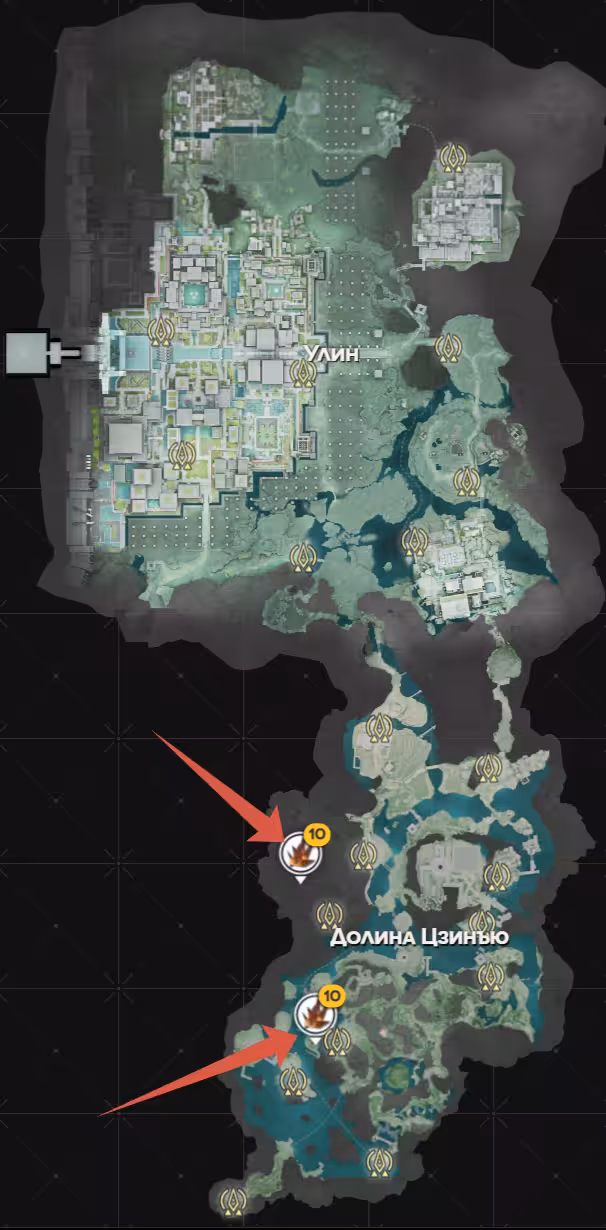Select the flame marker on the dark area
The width and height of the screenshot is (606, 1230).
(298, 851)
